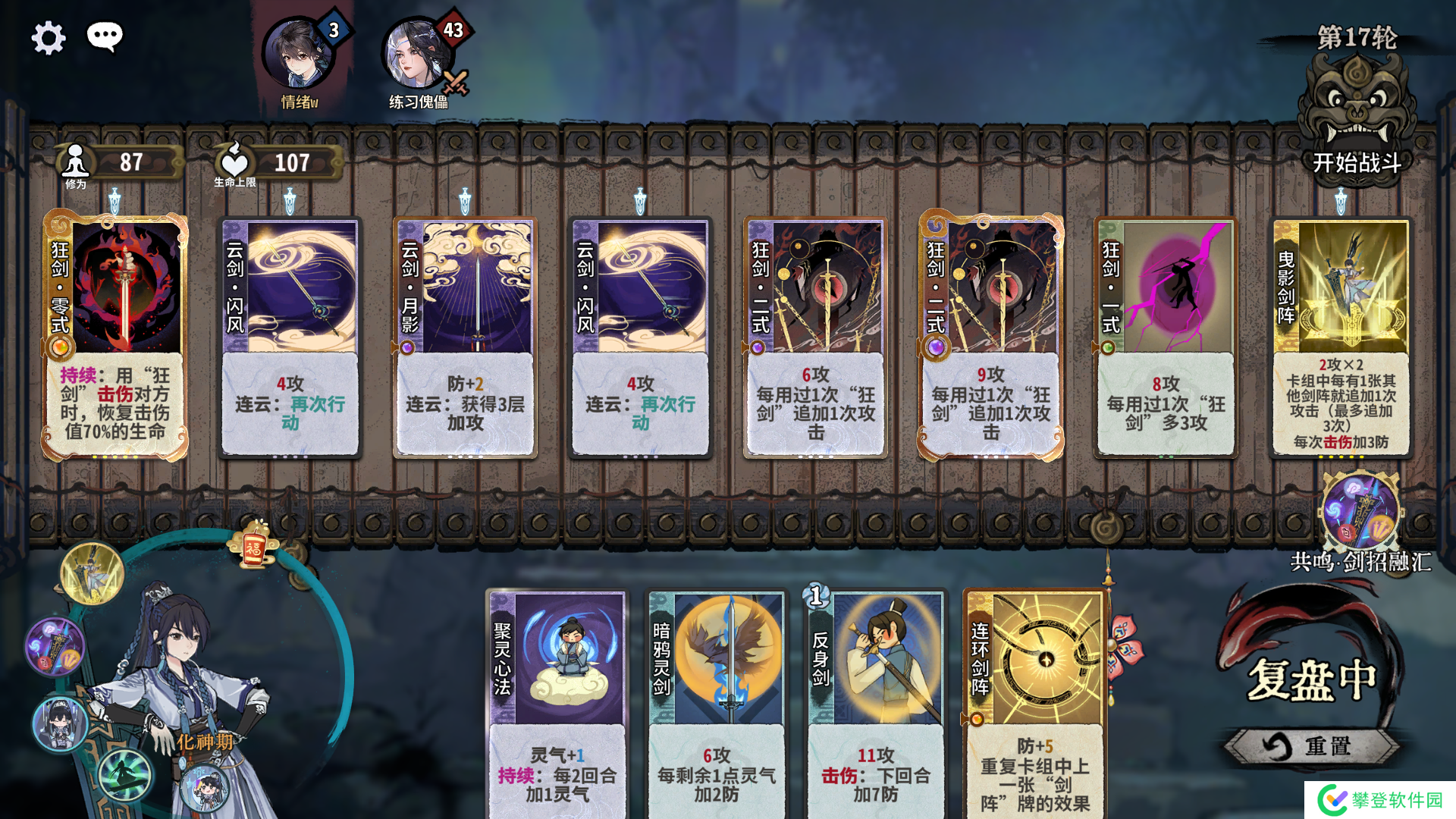
Task: Select player 情绪w's portrait
Action: (x=298, y=55)
